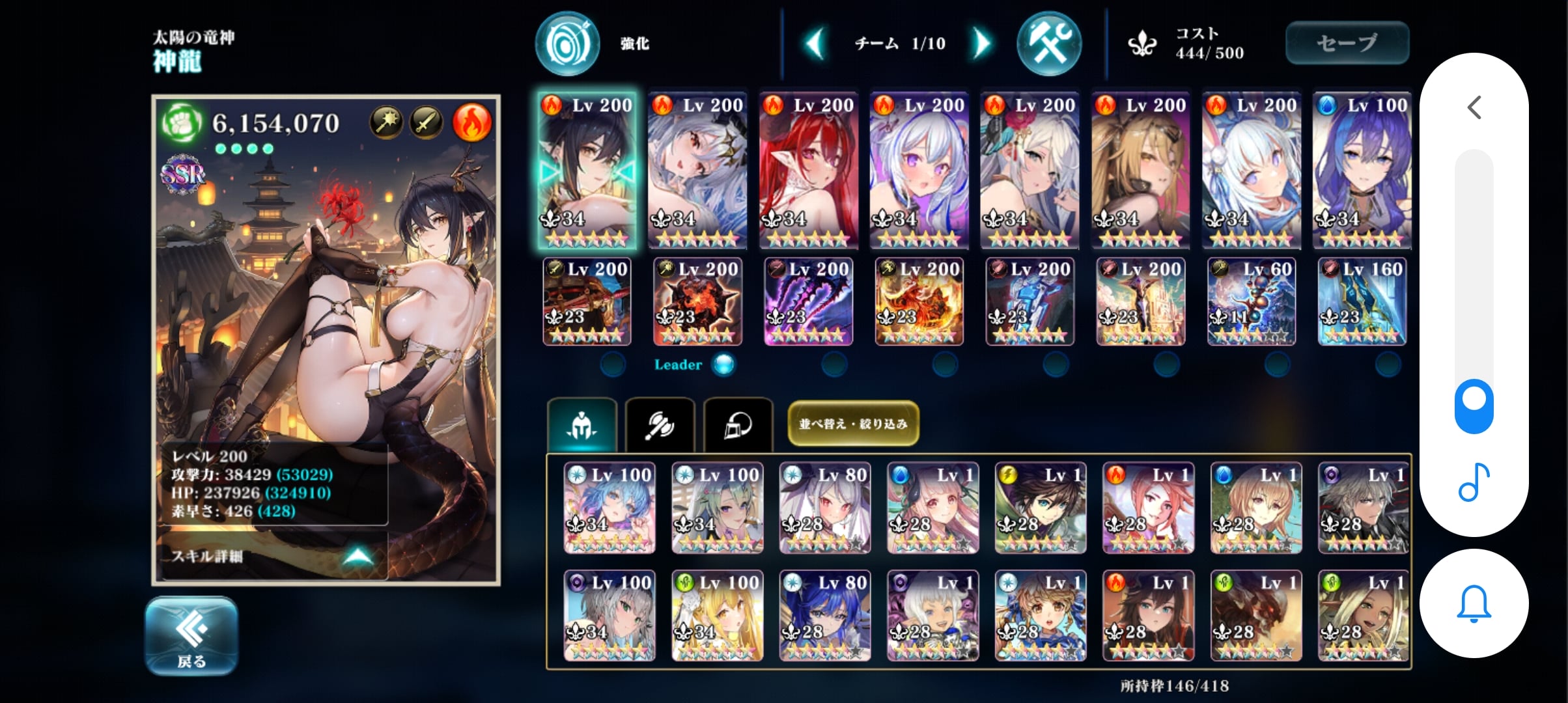Viewport: 1568px width, 703px height.
Task: Switch to the previous team arrow
Action: (x=815, y=44)
